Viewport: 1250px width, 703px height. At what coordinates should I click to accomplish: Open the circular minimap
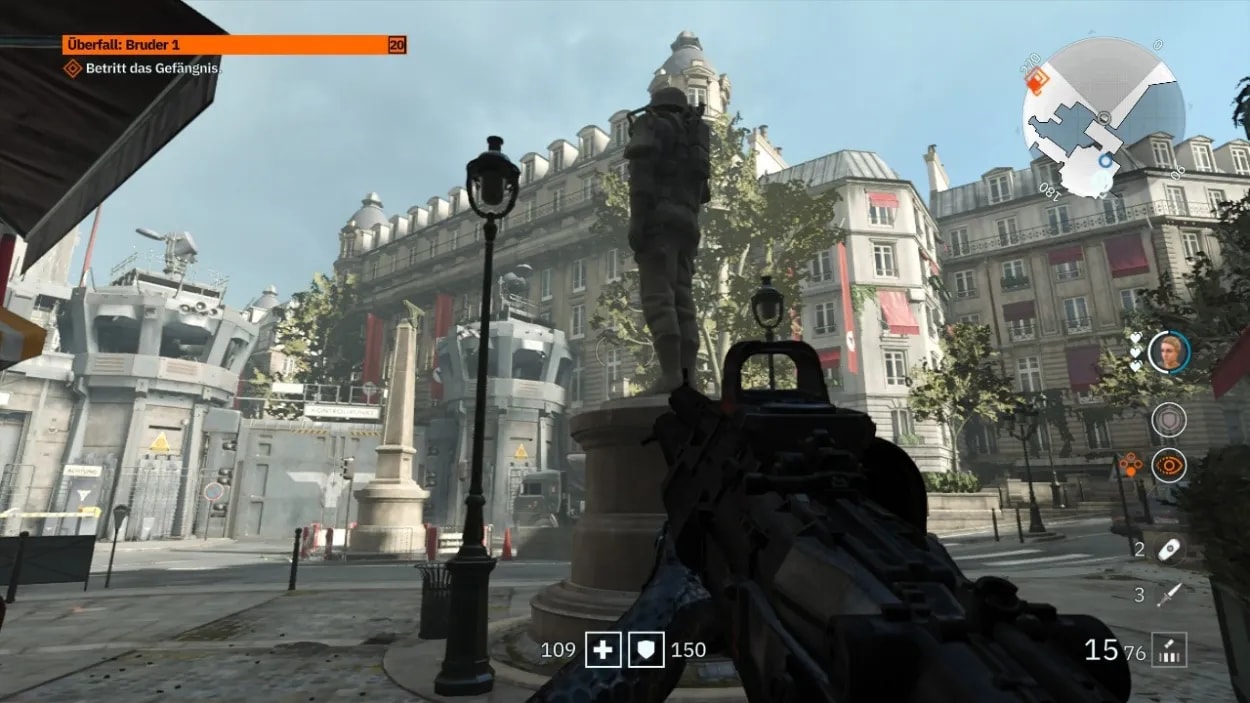[x=1103, y=117]
